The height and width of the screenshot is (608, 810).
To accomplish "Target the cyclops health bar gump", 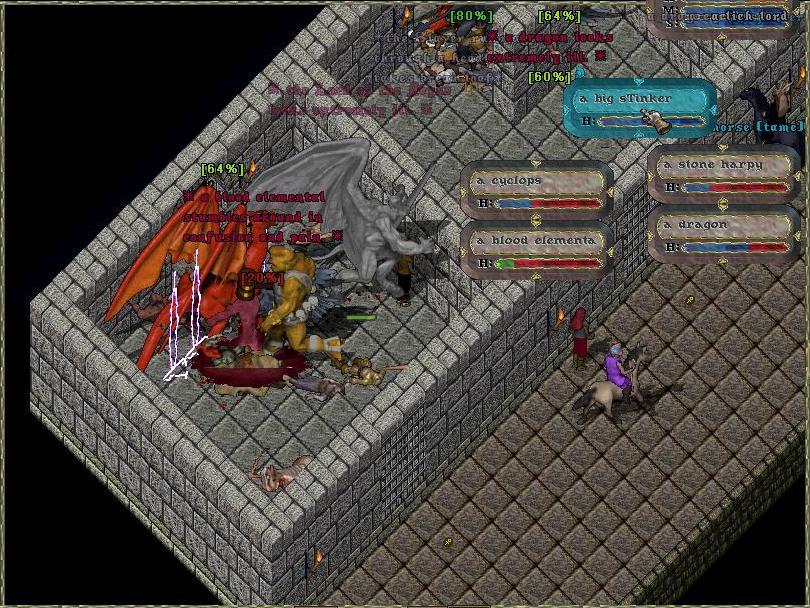I will click(537, 191).
